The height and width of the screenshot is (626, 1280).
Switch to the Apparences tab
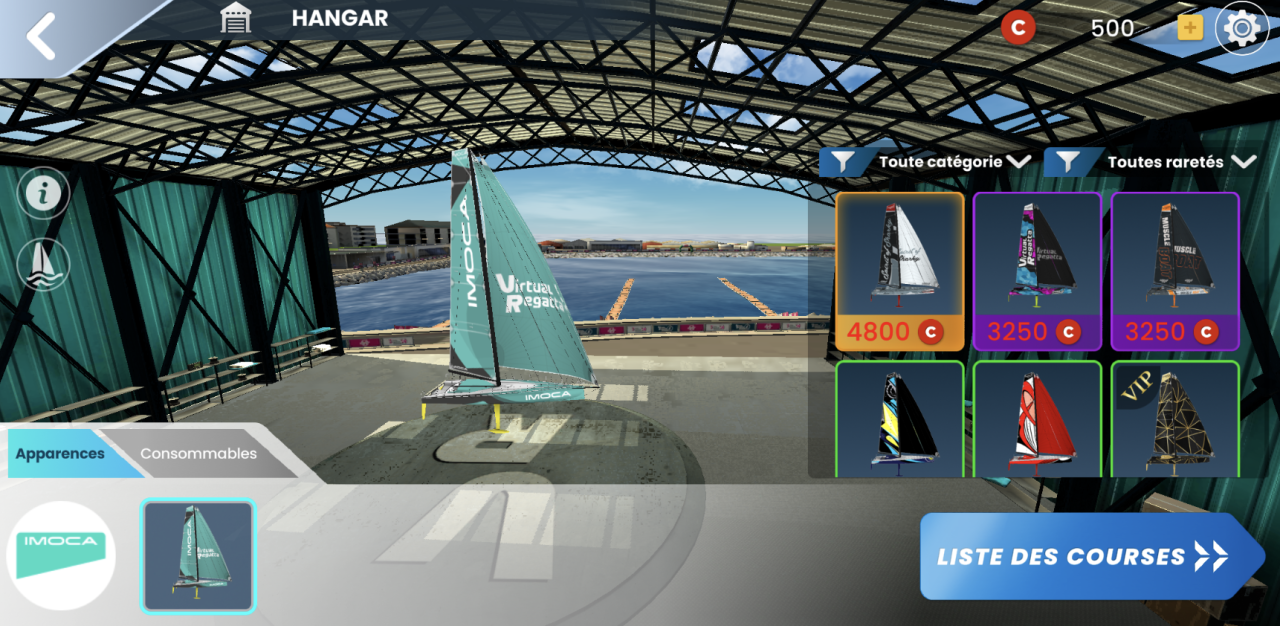coord(61,453)
